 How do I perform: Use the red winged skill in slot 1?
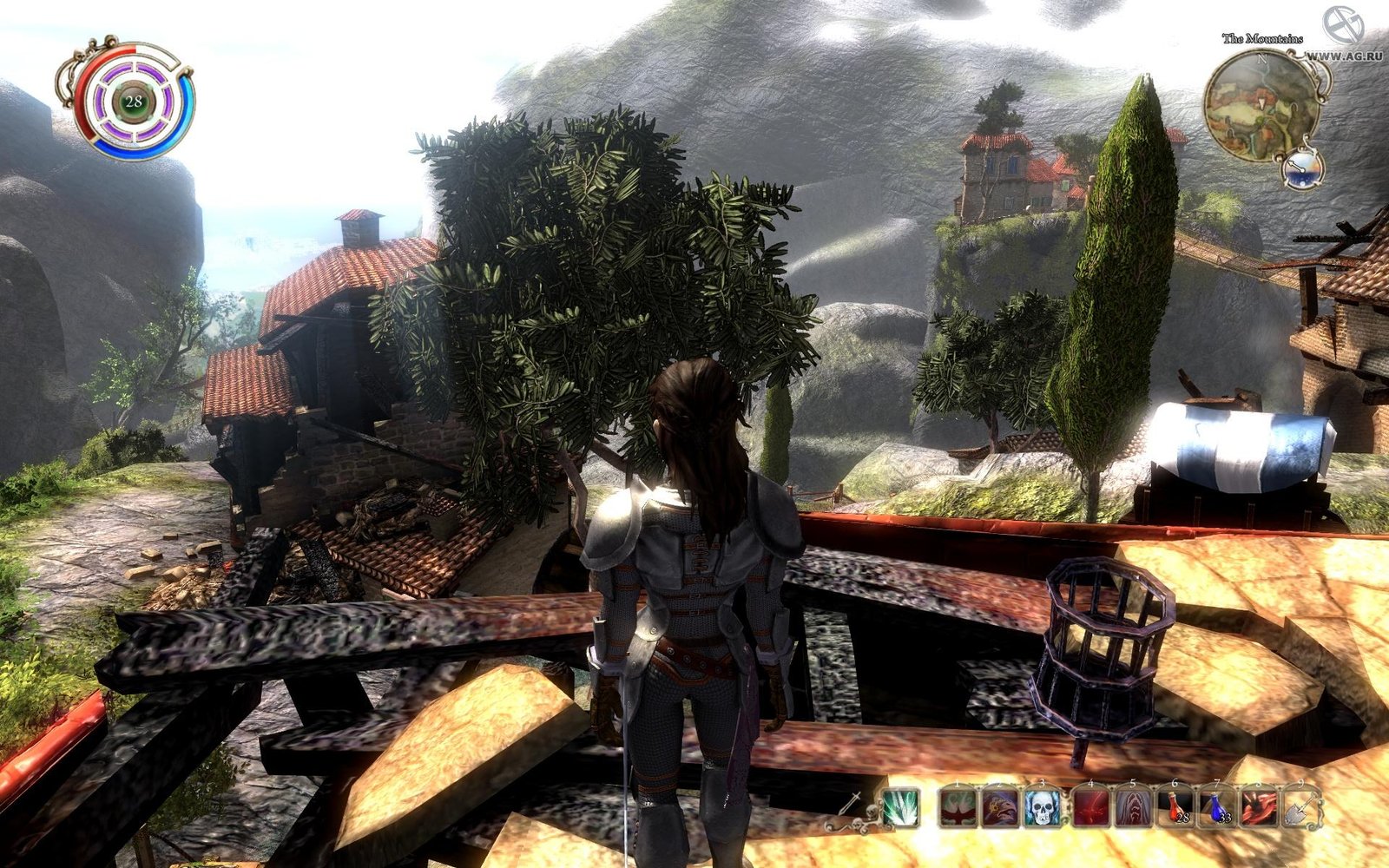click(x=959, y=808)
